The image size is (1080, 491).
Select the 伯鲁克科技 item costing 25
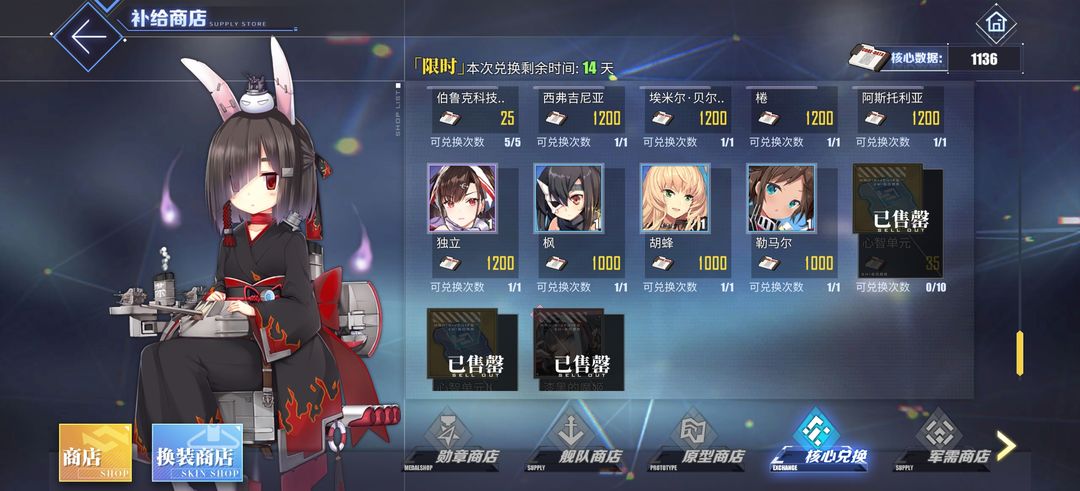(x=475, y=112)
